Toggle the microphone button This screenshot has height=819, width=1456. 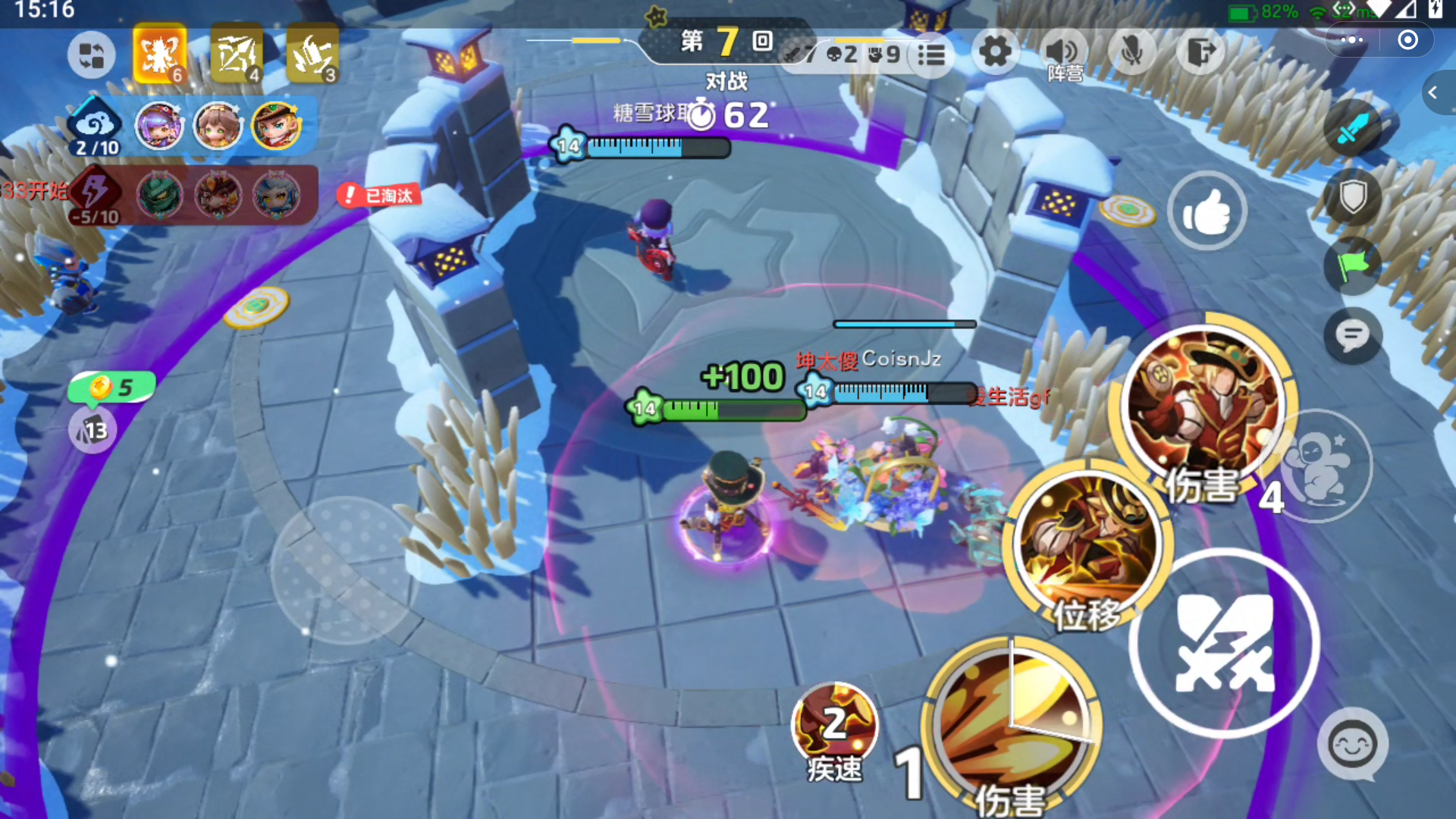[x=1131, y=52]
